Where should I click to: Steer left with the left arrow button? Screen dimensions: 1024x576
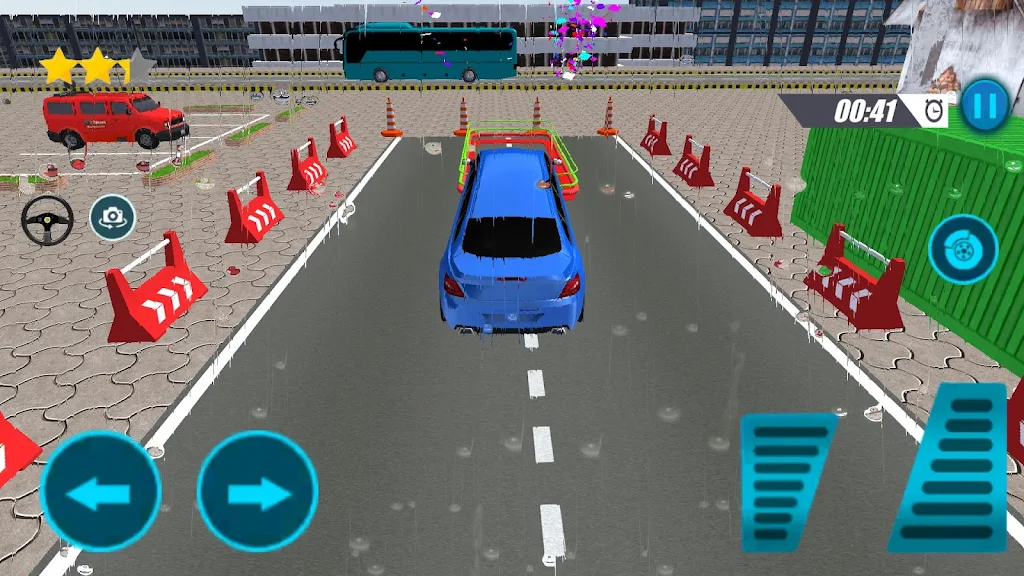pyautogui.click(x=100, y=492)
